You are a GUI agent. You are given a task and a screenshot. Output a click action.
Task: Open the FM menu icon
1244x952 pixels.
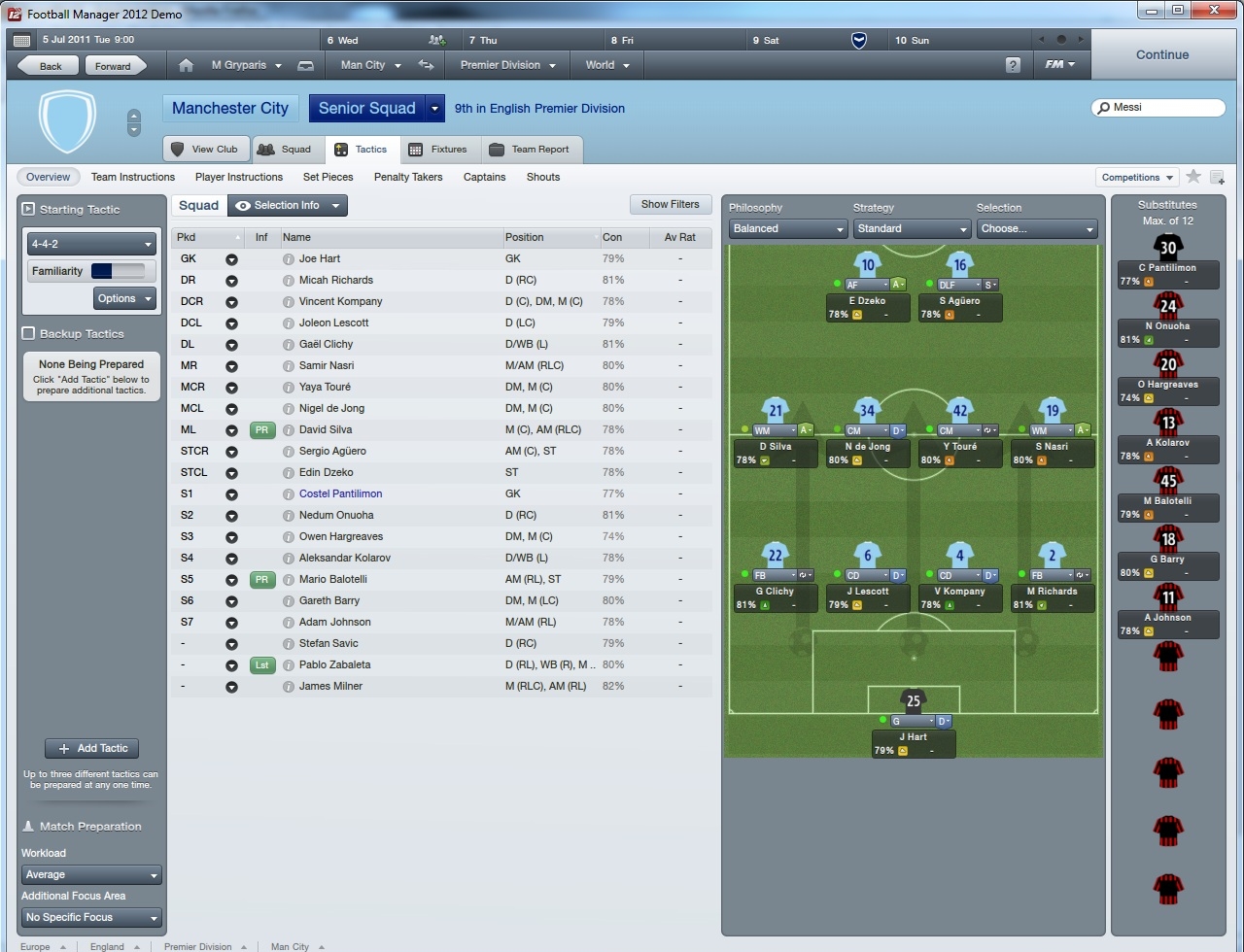(1059, 64)
